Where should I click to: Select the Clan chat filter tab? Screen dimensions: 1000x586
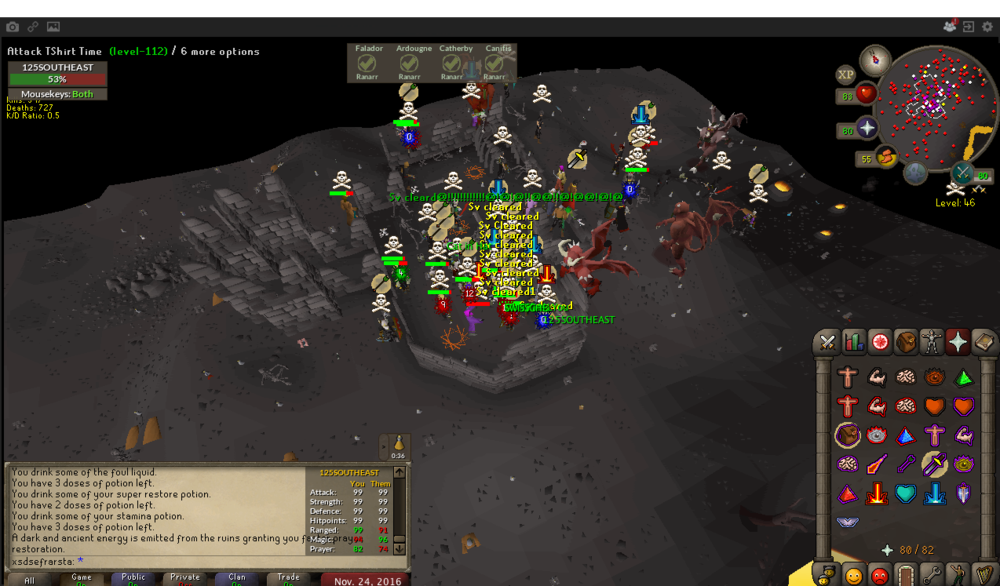pos(237,578)
